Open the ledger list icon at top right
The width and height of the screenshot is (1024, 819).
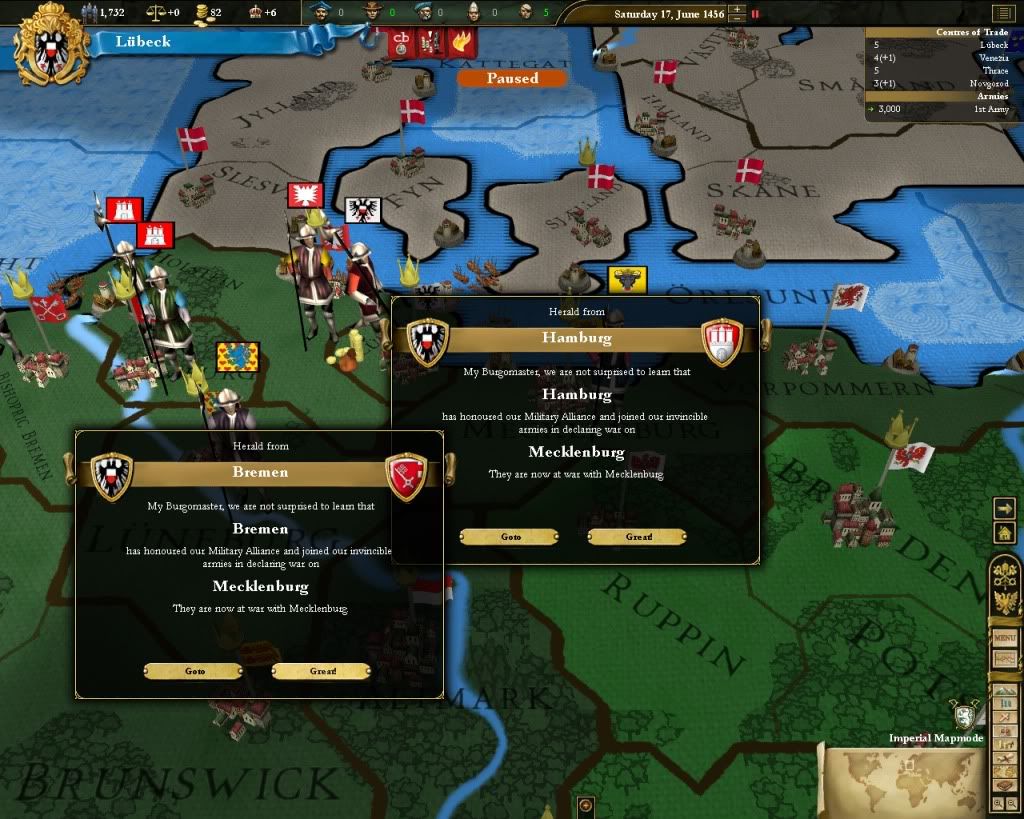[x=1002, y=13]
